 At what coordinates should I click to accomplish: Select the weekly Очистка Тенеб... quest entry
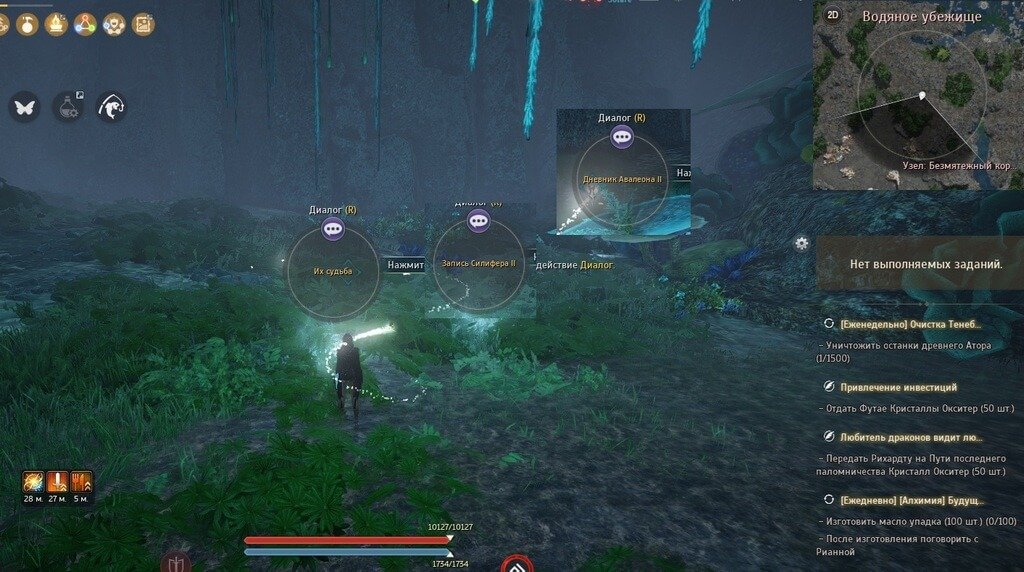[x=911, y=325]
